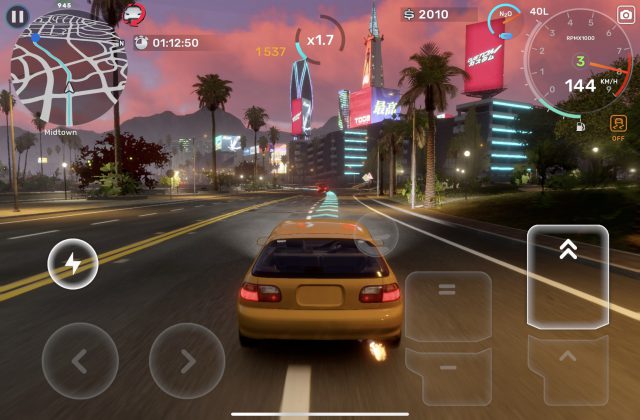Steer right with the right arrow button
This screenshot has height=420, width=640.
187,360
